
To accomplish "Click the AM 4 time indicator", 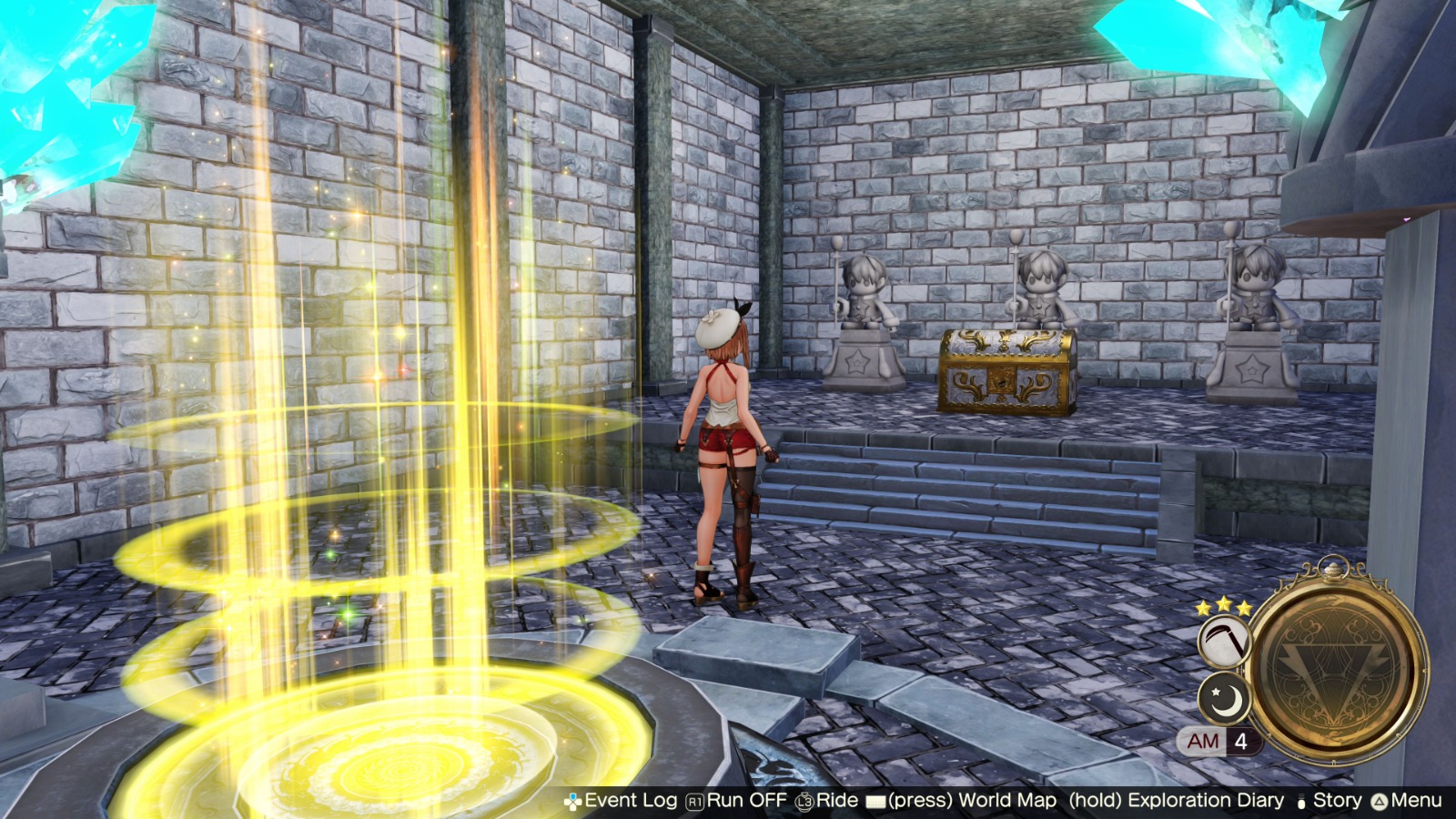I will pos(1221,742).
